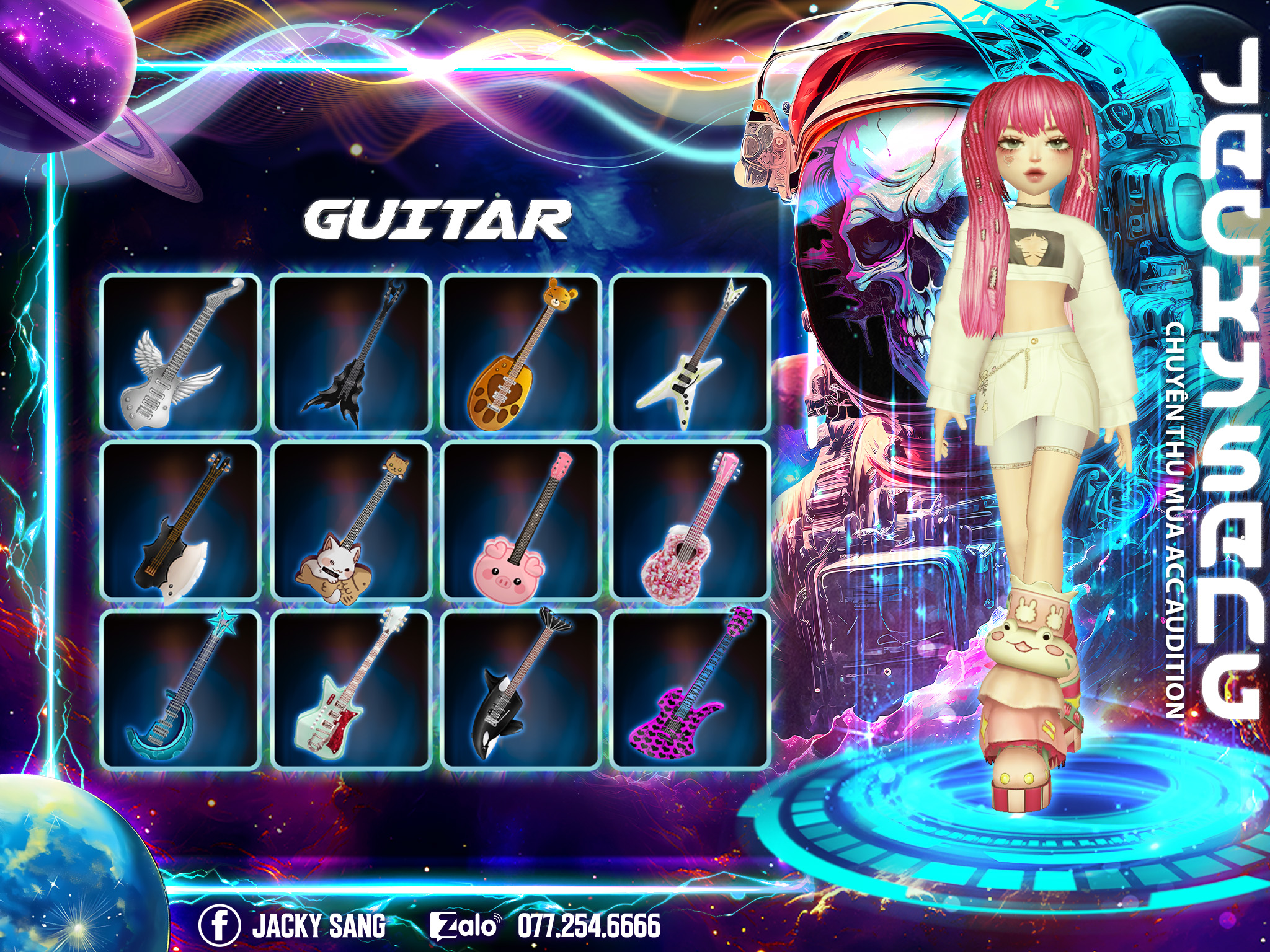Select the white cat guitar slot
The width and height of the screenshot is (1270, 952).
(351, 522)
